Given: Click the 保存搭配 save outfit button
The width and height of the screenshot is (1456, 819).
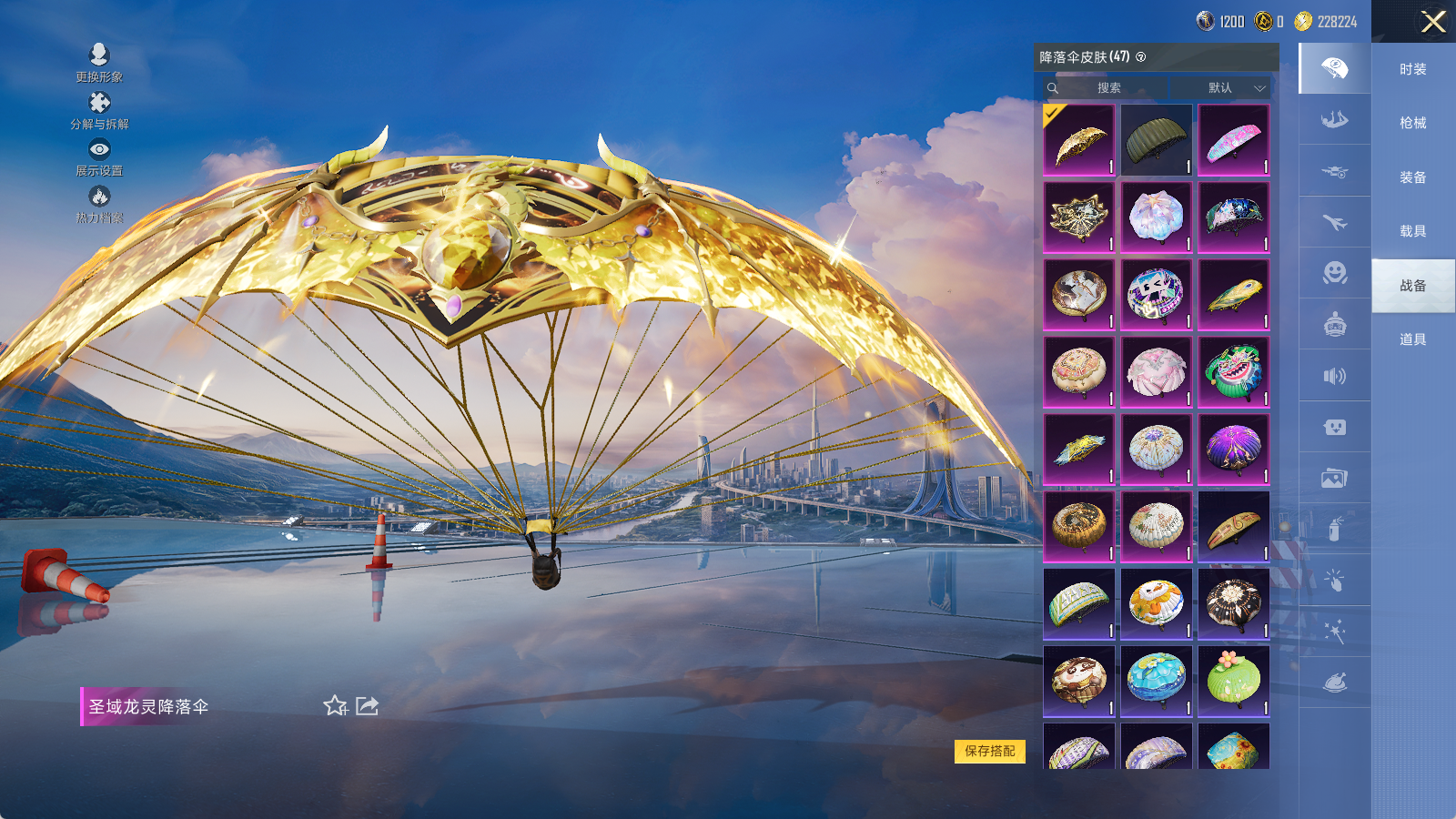Looking at the screenshot, I should (x=989, y=751).
